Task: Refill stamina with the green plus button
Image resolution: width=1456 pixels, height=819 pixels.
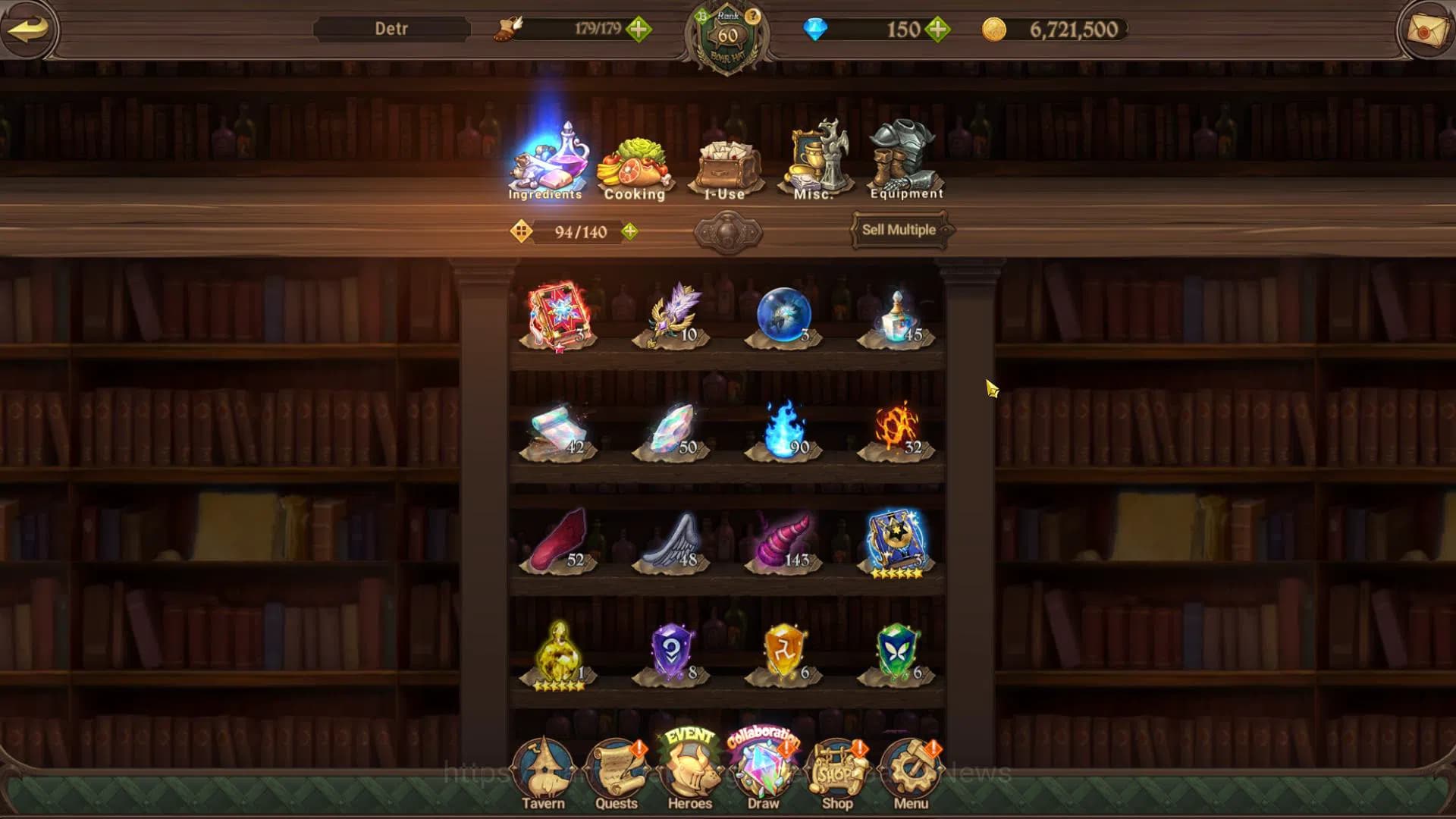Action: pos(639,30)
